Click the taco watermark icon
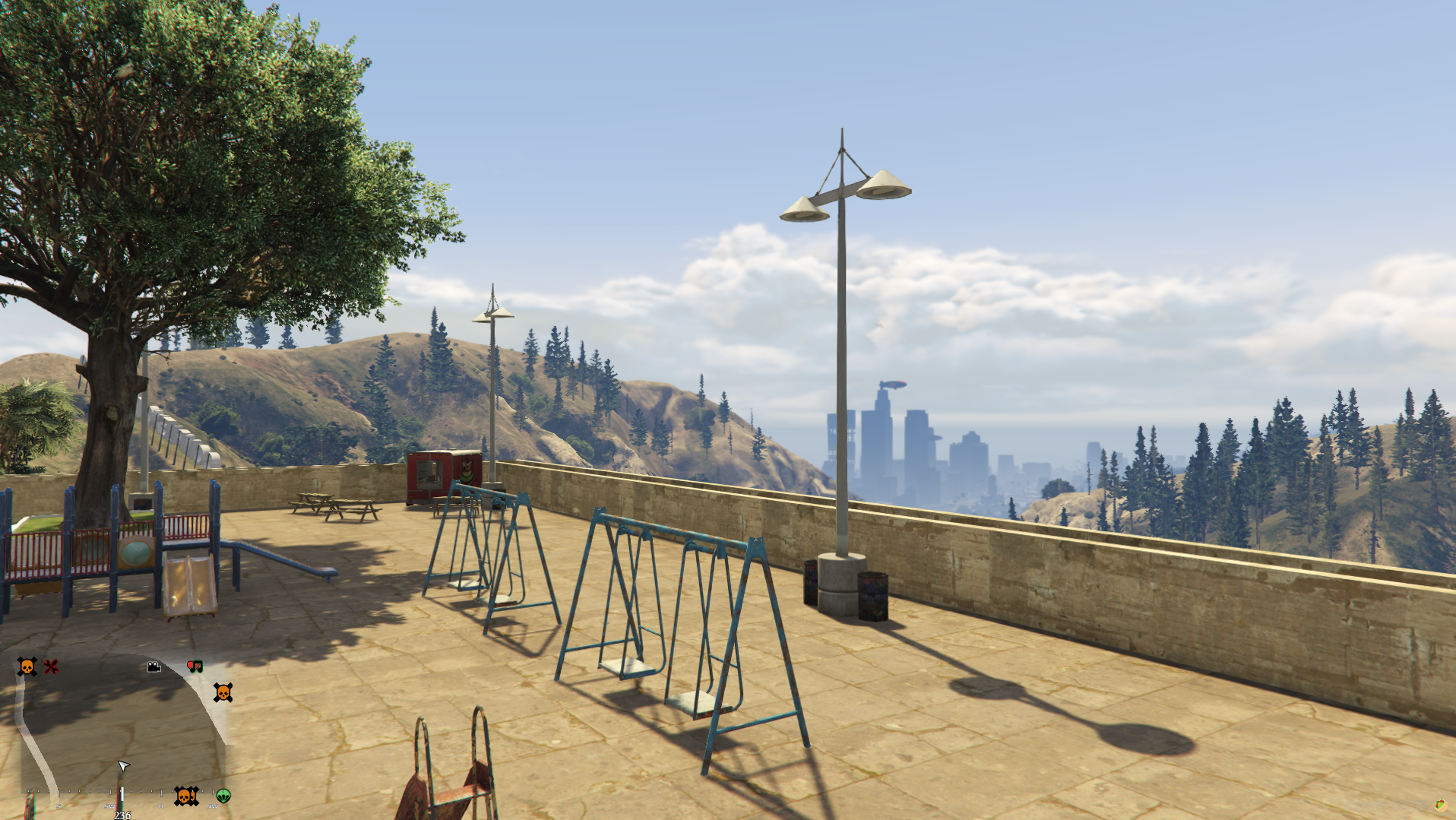Image resolution: width=1456 pixels, height=820 pixels. [x=1440, y=805]
